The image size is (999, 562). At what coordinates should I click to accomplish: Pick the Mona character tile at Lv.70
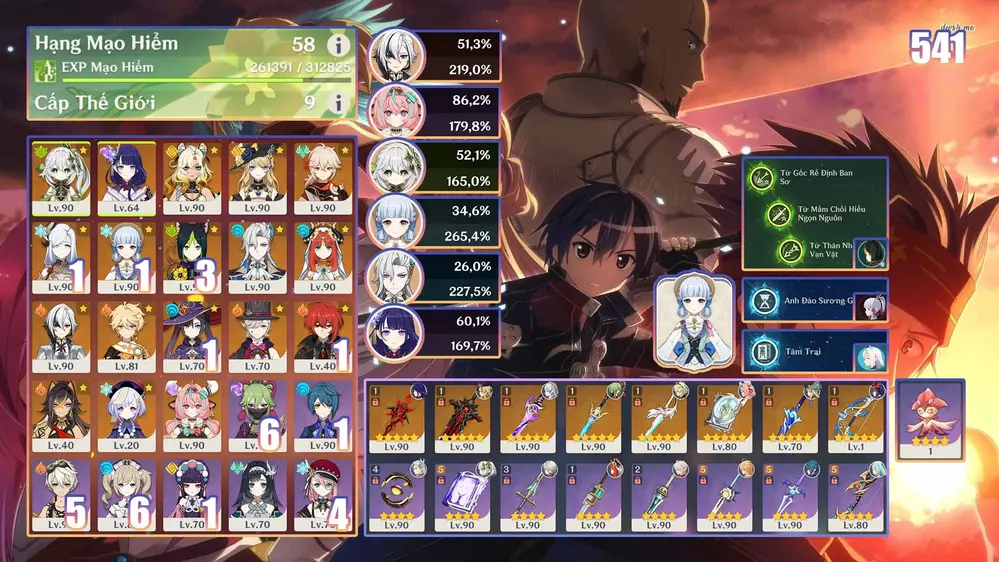pos(192,336)
